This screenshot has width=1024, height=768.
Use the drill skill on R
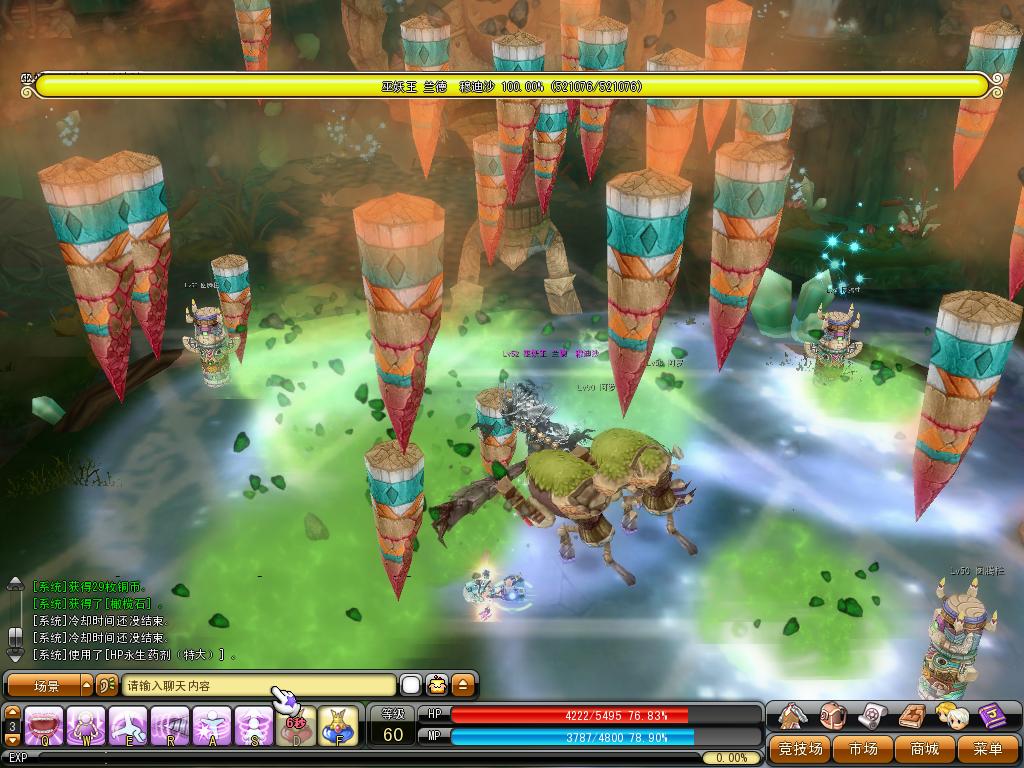tap(170, 726)
